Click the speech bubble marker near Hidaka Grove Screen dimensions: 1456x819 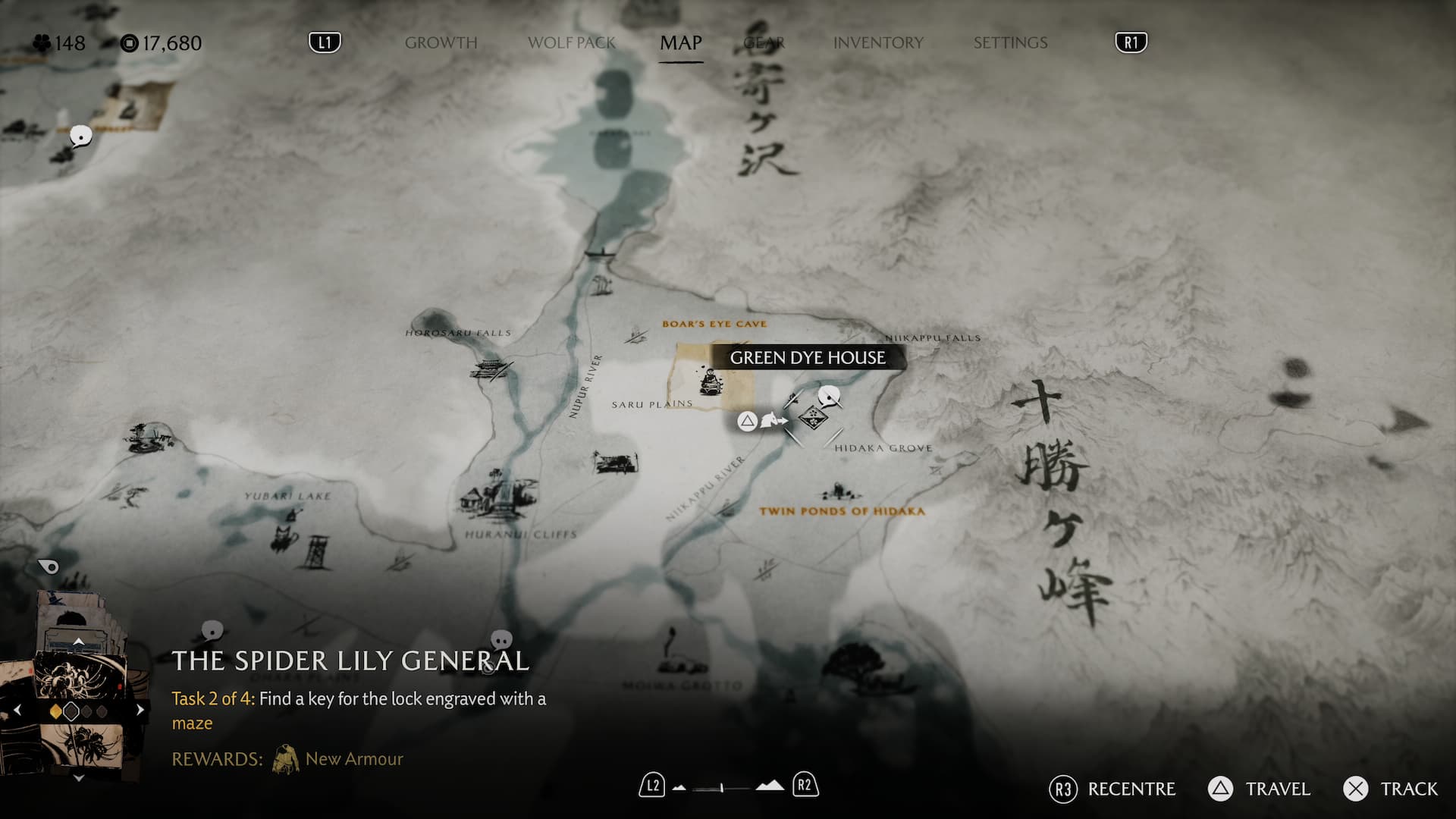coord(830,396)
